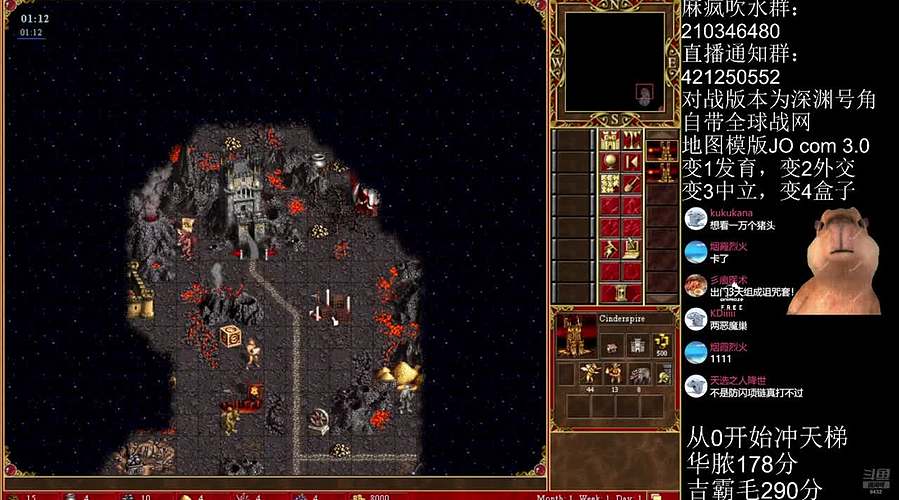
Task: Click the arrow-to-bar button beside the globe
Action: 632,161
